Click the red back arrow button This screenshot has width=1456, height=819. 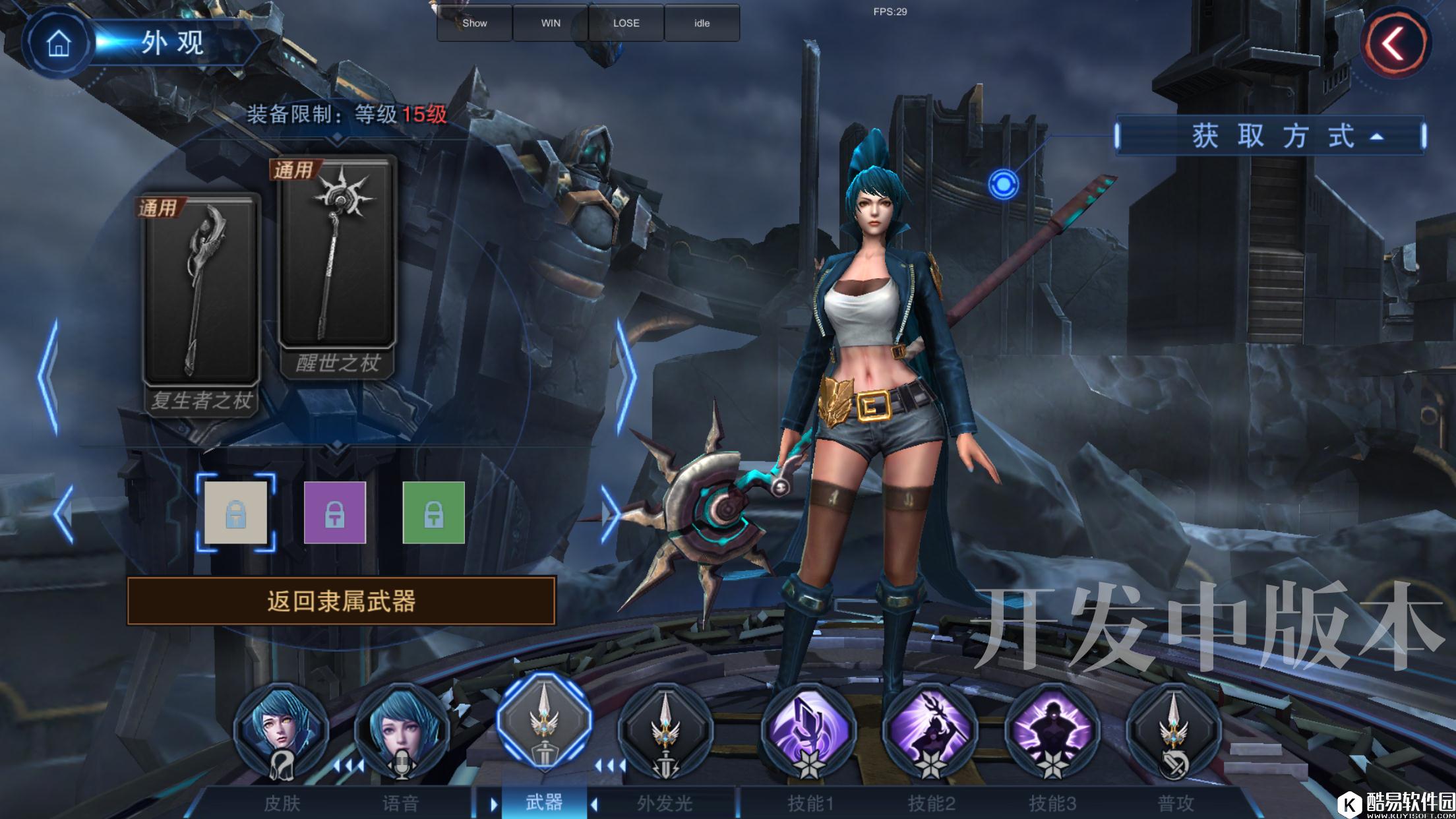pyautogui.click(x=1395, y=44)
